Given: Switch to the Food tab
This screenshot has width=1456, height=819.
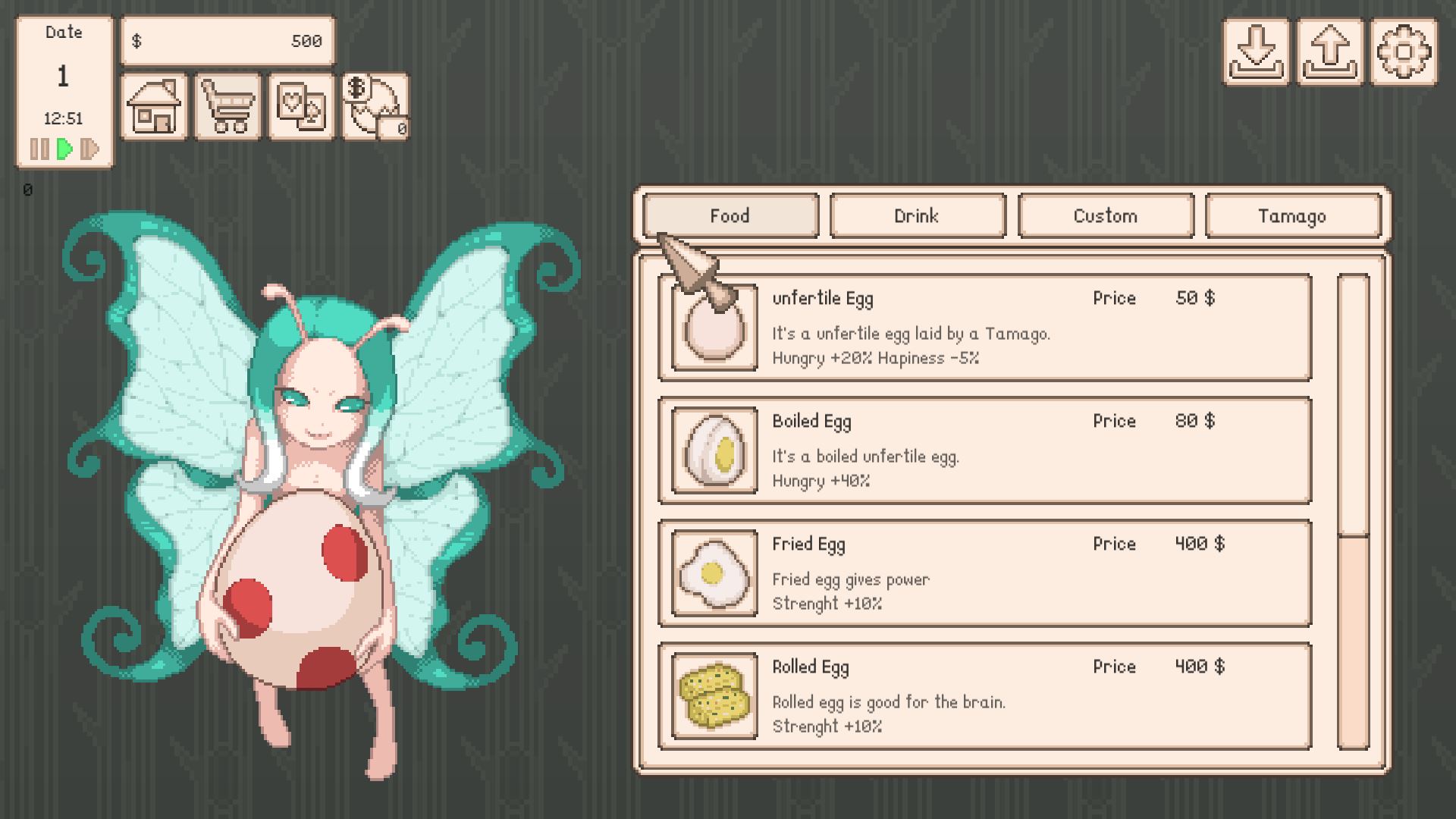Looking at the screenshot, I should click(x=730, y=216).
